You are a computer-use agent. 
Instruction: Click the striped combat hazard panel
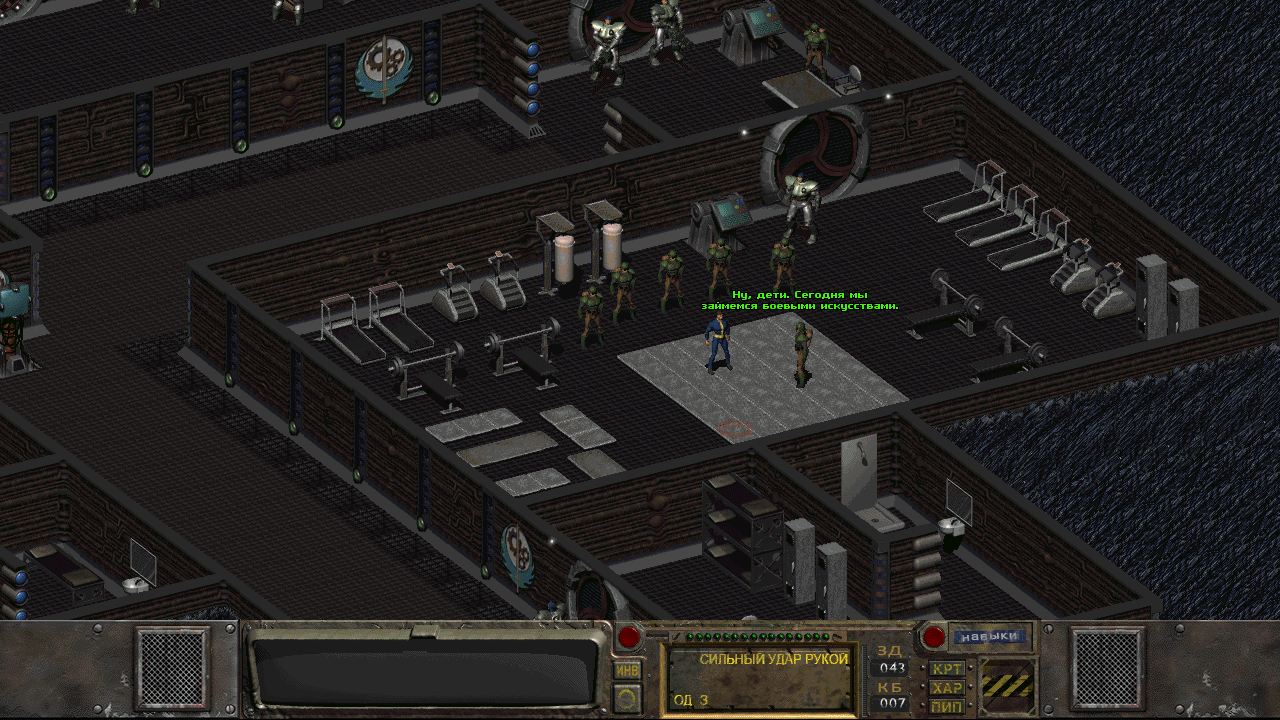point(1007,685)
